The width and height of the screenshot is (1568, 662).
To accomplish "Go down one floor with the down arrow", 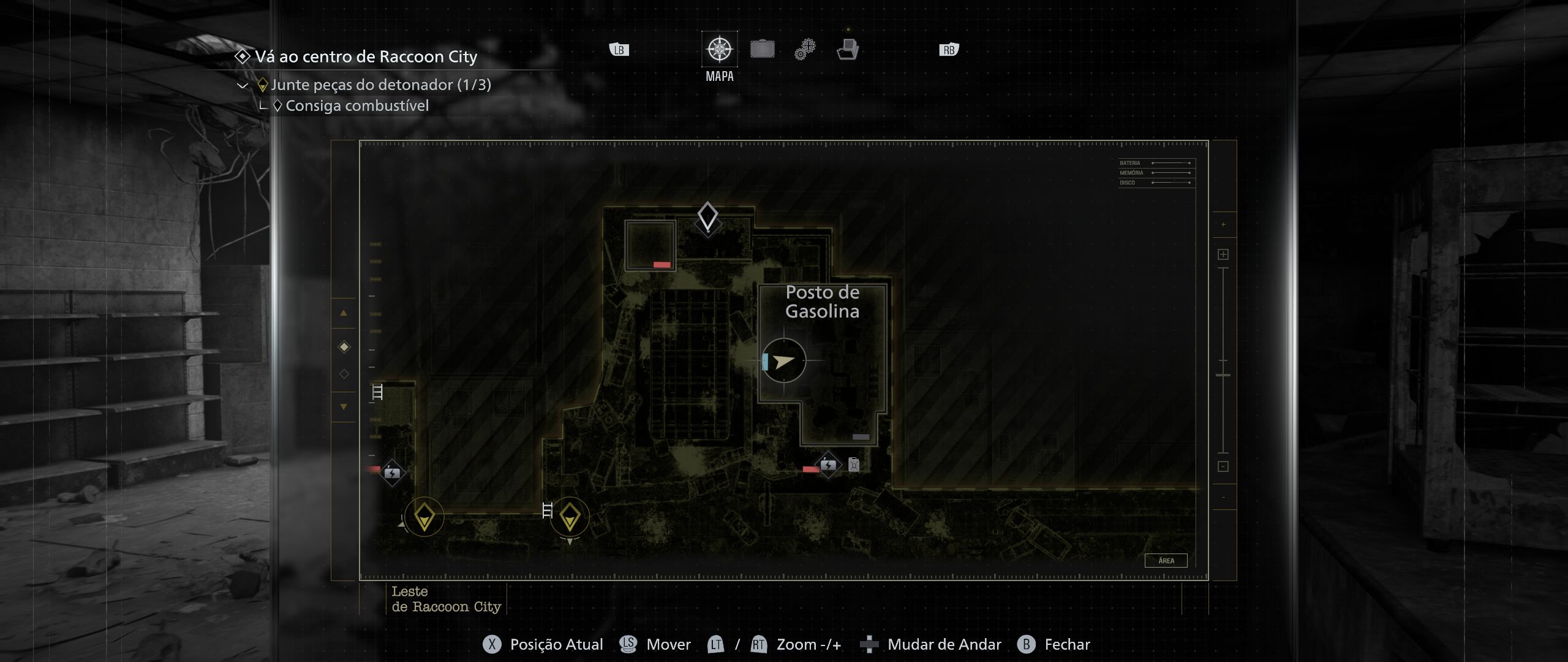I will coord(344,406).
